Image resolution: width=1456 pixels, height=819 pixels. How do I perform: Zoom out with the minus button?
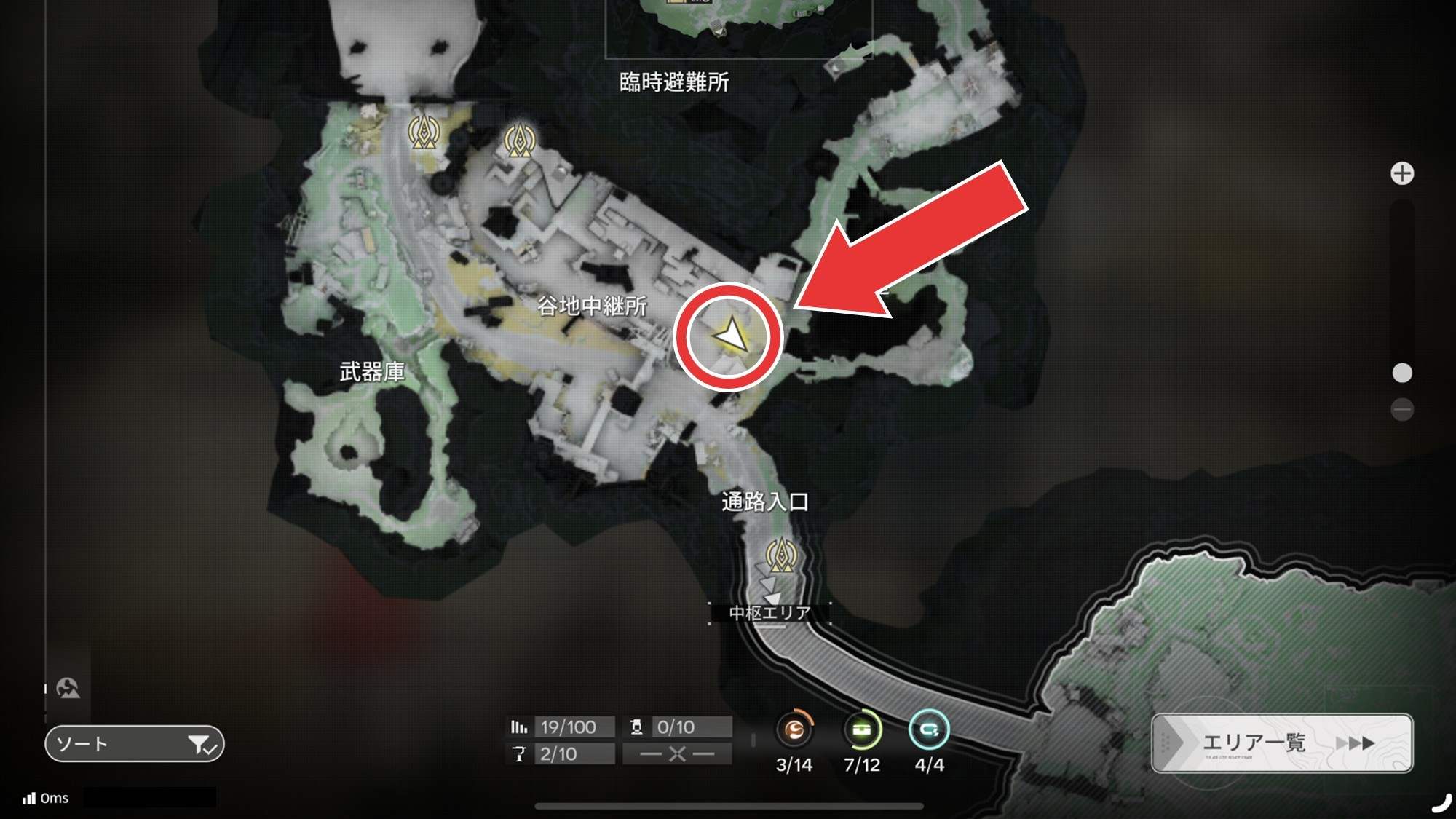point(1402,409)
